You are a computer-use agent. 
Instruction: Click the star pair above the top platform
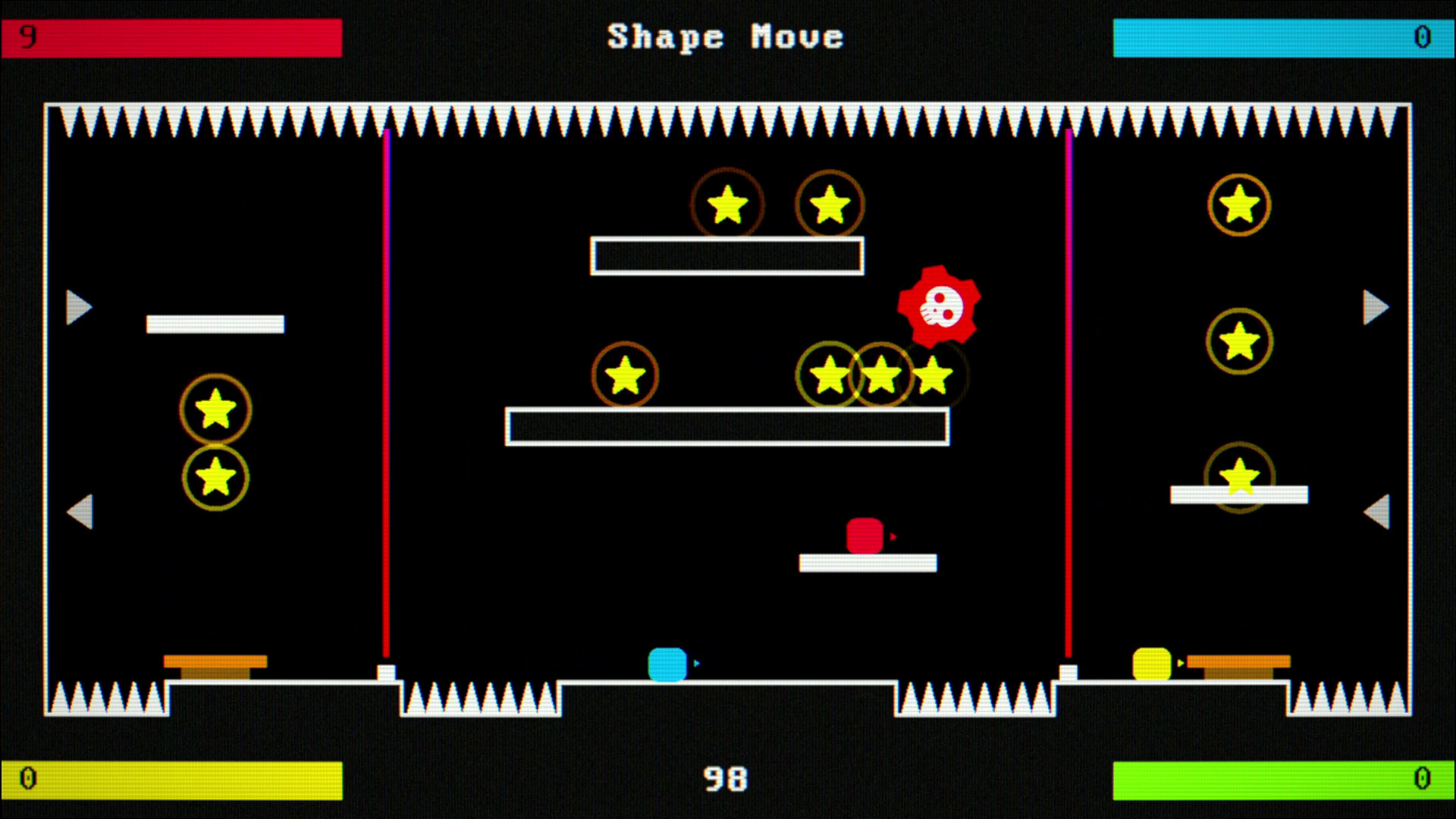coord(777,203)
